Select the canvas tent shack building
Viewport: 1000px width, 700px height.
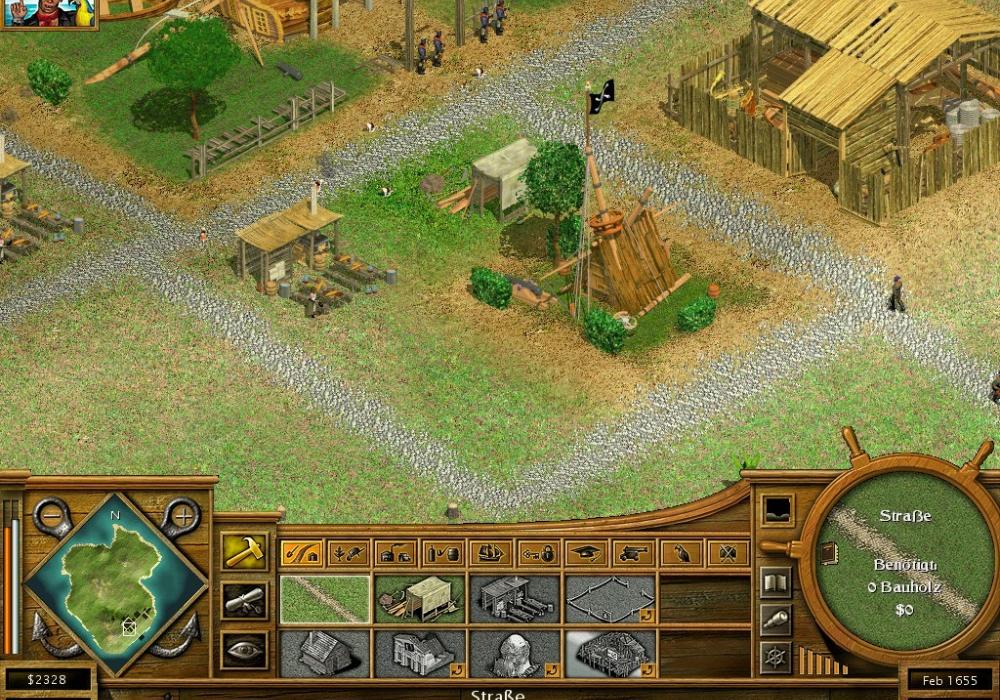(x=420, y=599)
